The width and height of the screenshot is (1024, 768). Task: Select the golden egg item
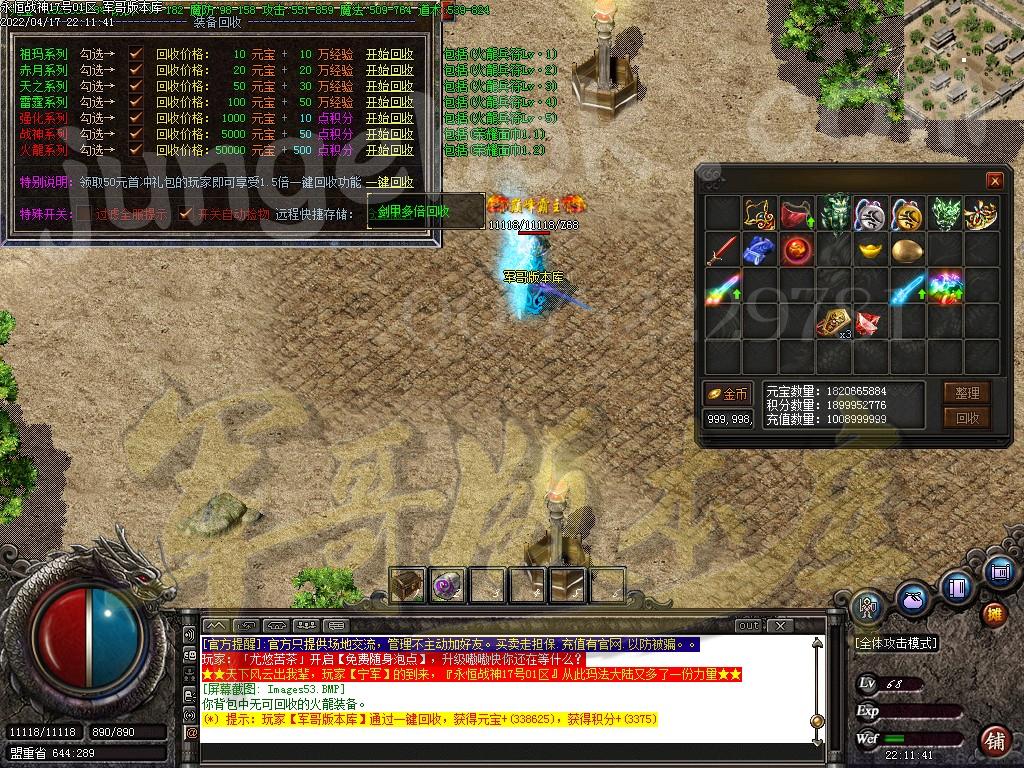point(907,250)
